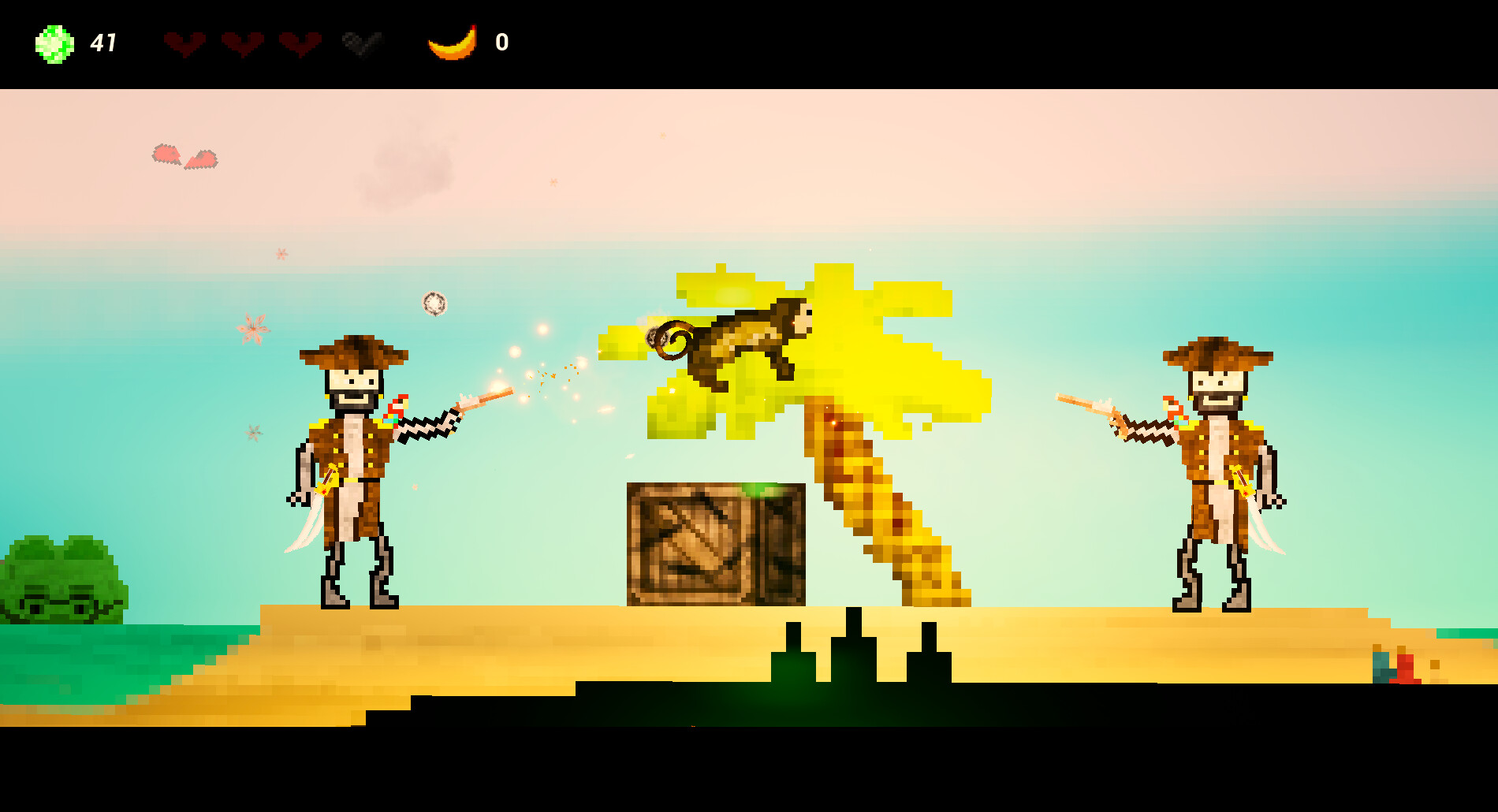Click the green gem currency icon

[x=52, y=43]
